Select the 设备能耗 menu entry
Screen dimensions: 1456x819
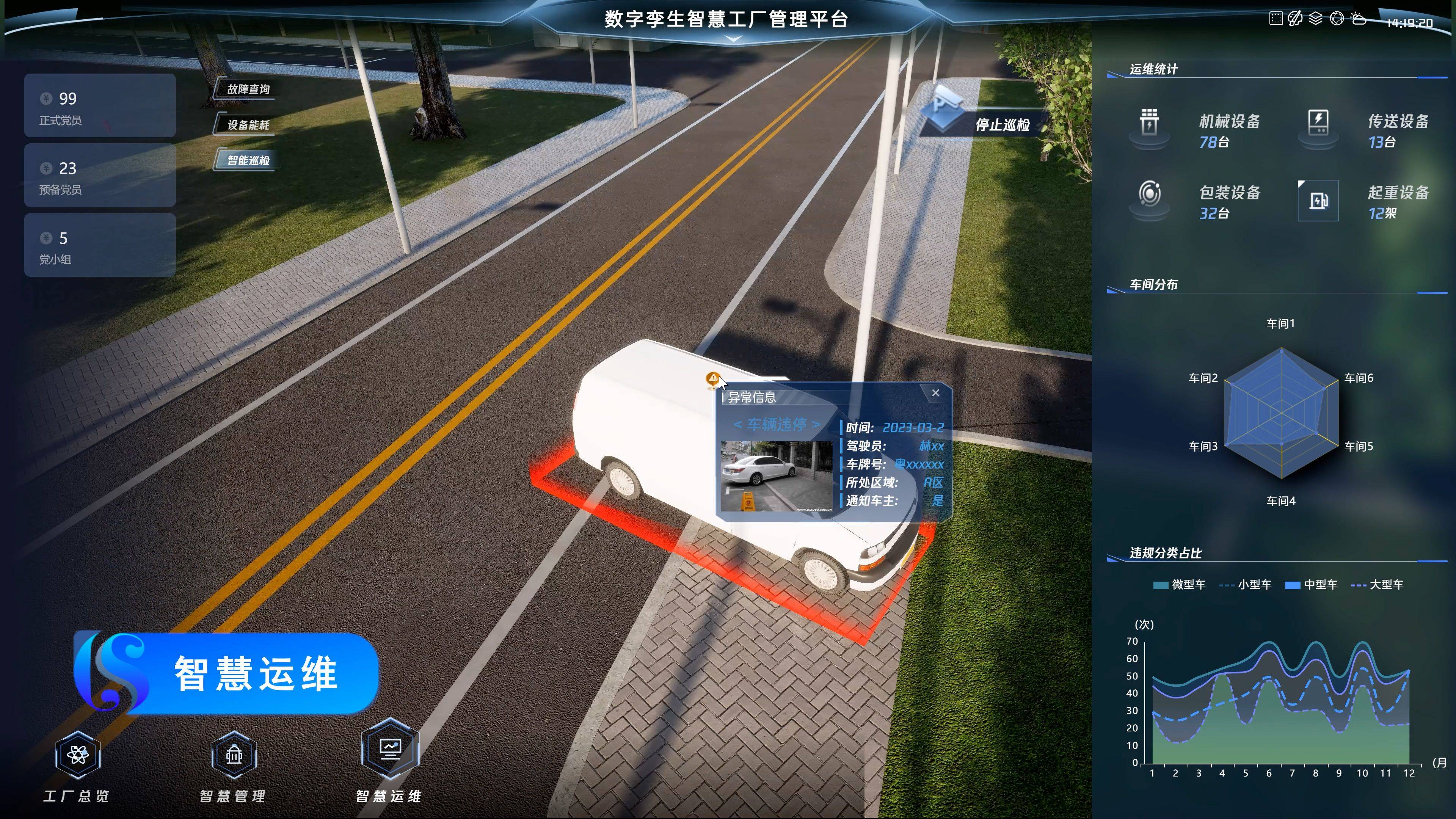click(248, 125)
